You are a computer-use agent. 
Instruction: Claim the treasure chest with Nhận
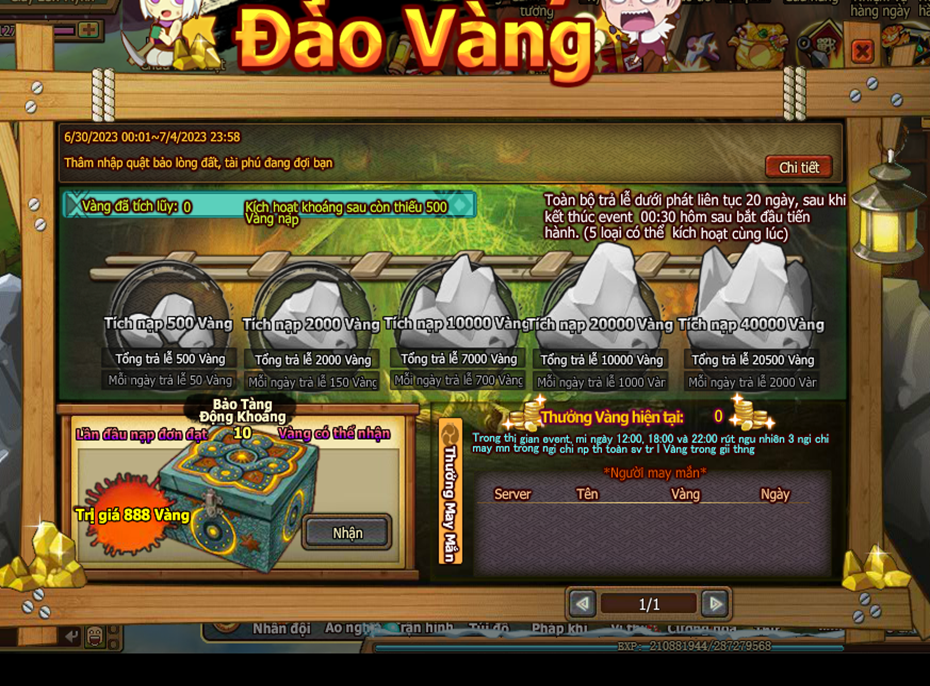(x=347, y=532)
